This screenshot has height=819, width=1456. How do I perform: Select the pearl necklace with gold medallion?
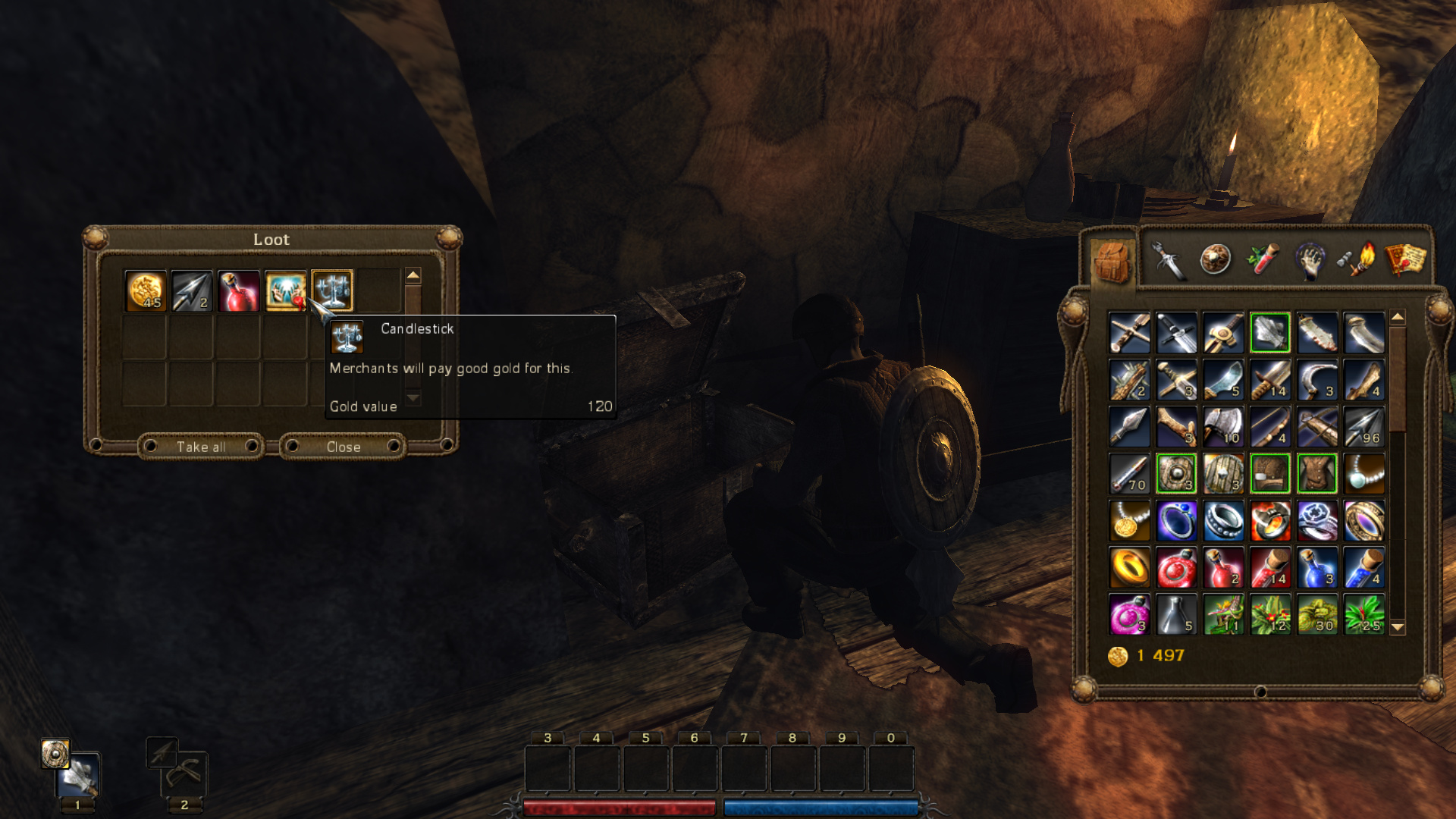tap(1129, 520)
